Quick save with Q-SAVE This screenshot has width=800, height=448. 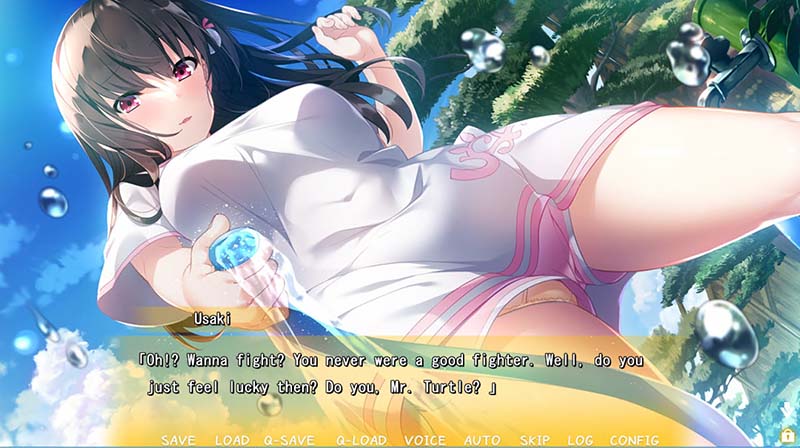(x=290, y=440)
